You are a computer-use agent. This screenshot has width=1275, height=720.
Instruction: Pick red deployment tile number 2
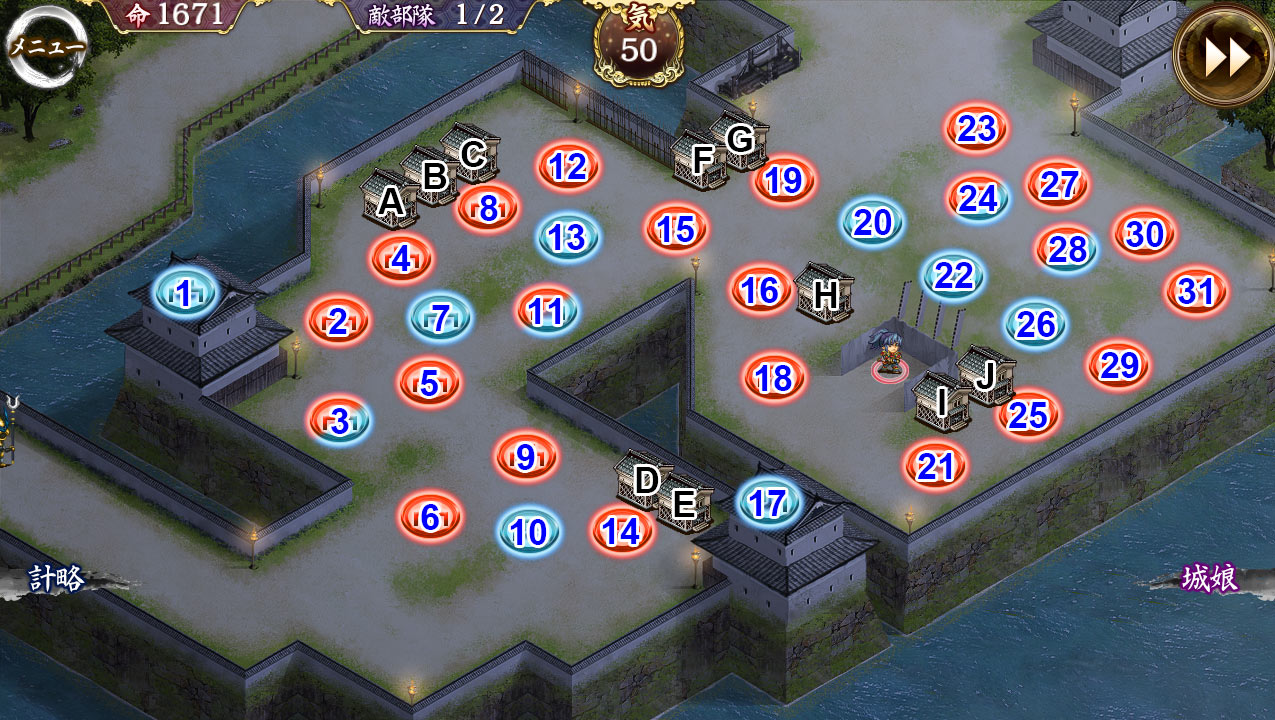(338, 321)
